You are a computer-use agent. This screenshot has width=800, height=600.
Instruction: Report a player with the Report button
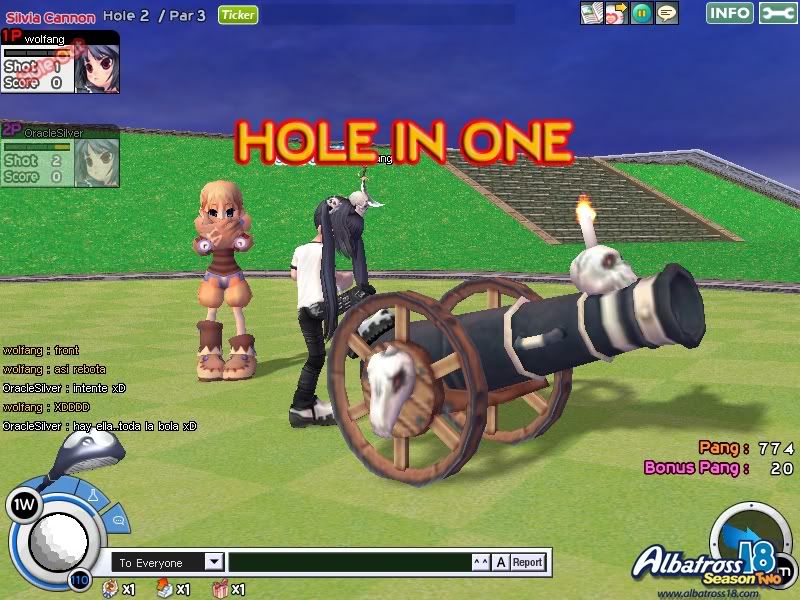click(x=527, y=562)
